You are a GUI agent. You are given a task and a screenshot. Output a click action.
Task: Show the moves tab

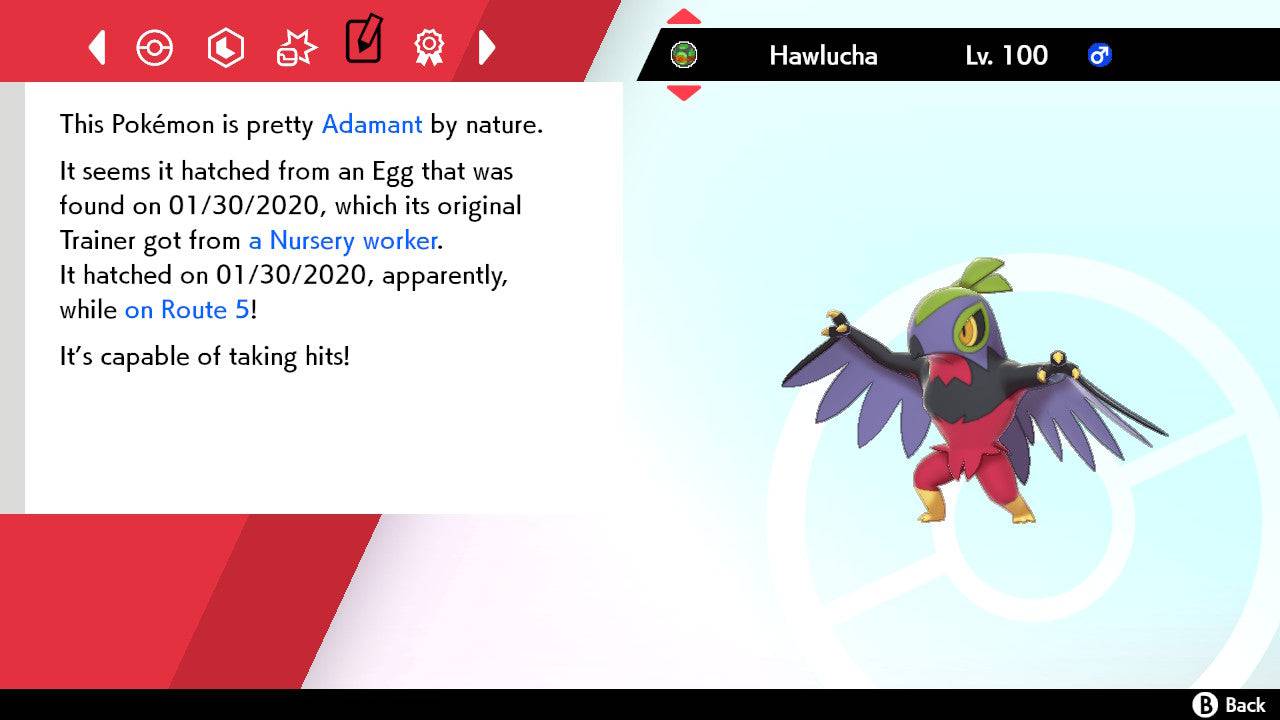[x=295, y=47]
